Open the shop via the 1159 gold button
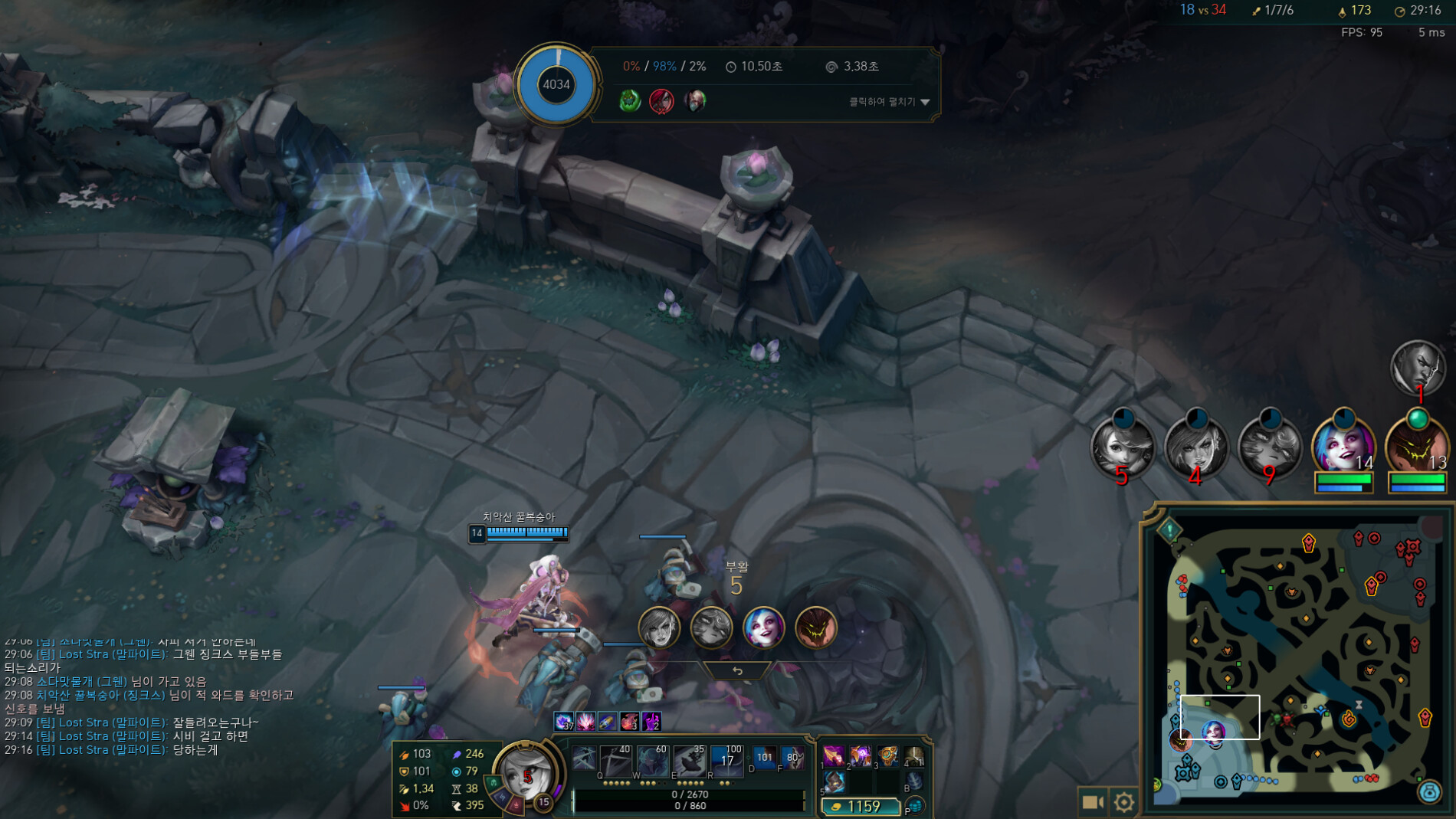 coord(860,806)
